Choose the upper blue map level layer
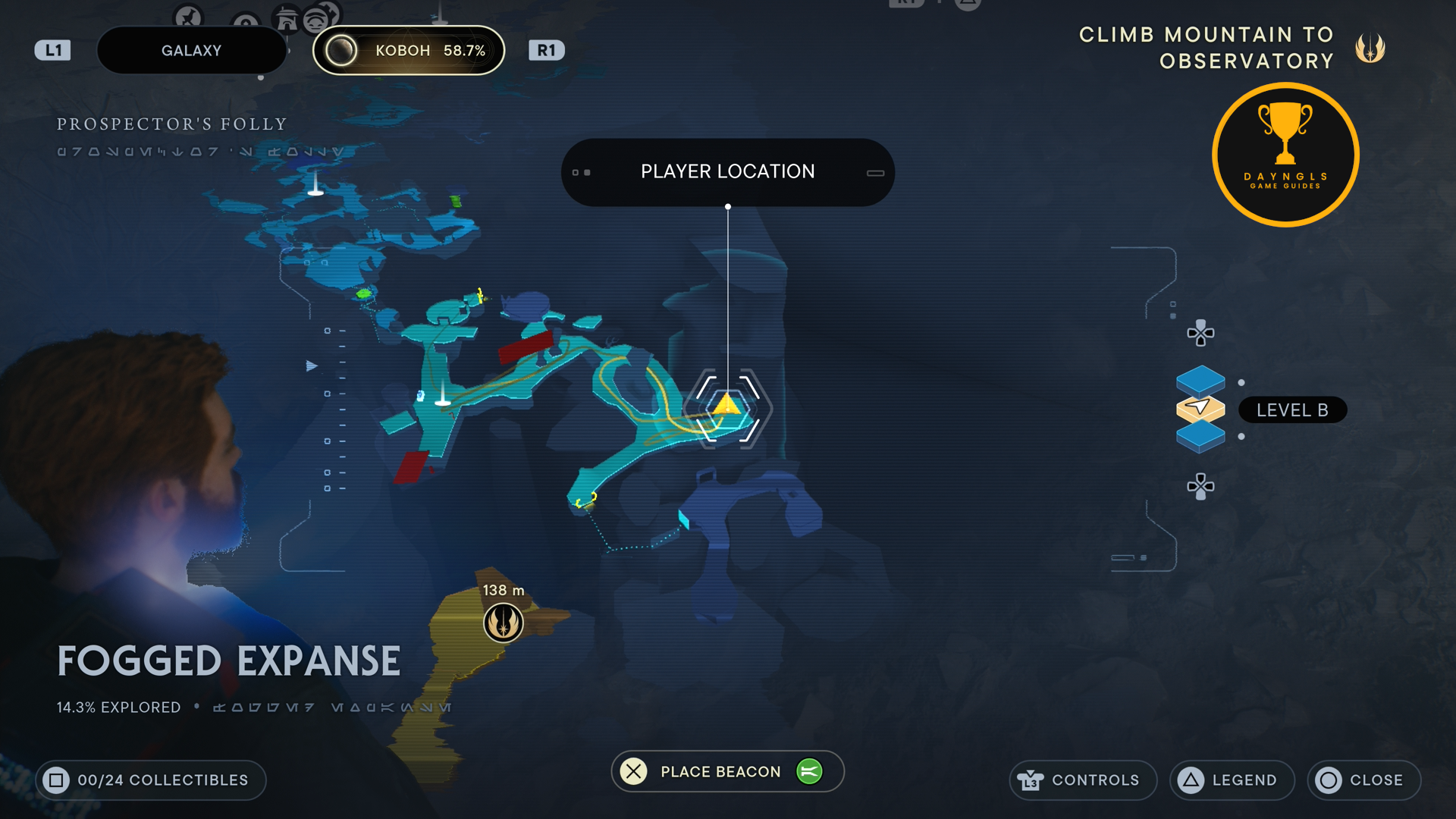This screenshot has width=1456, height=819. pyautogui.click(x=1200, y=379)
